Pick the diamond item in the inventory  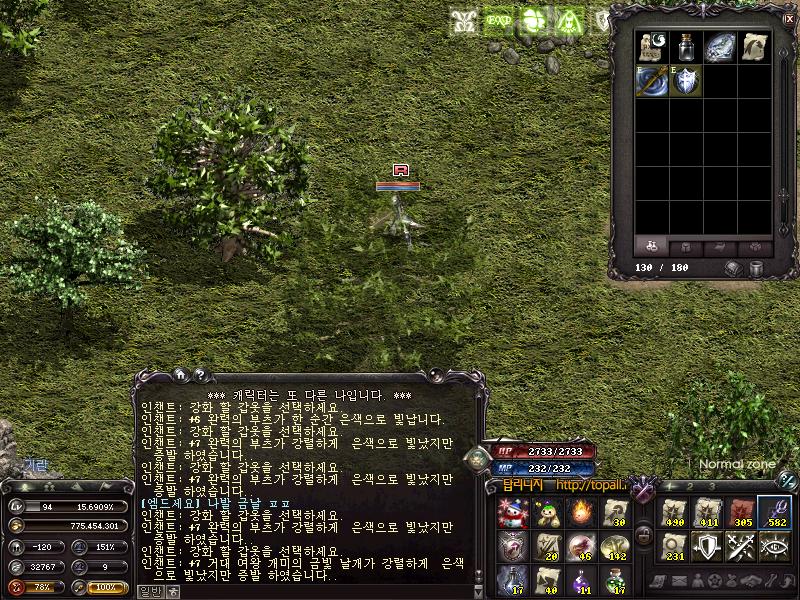point(720,48)
